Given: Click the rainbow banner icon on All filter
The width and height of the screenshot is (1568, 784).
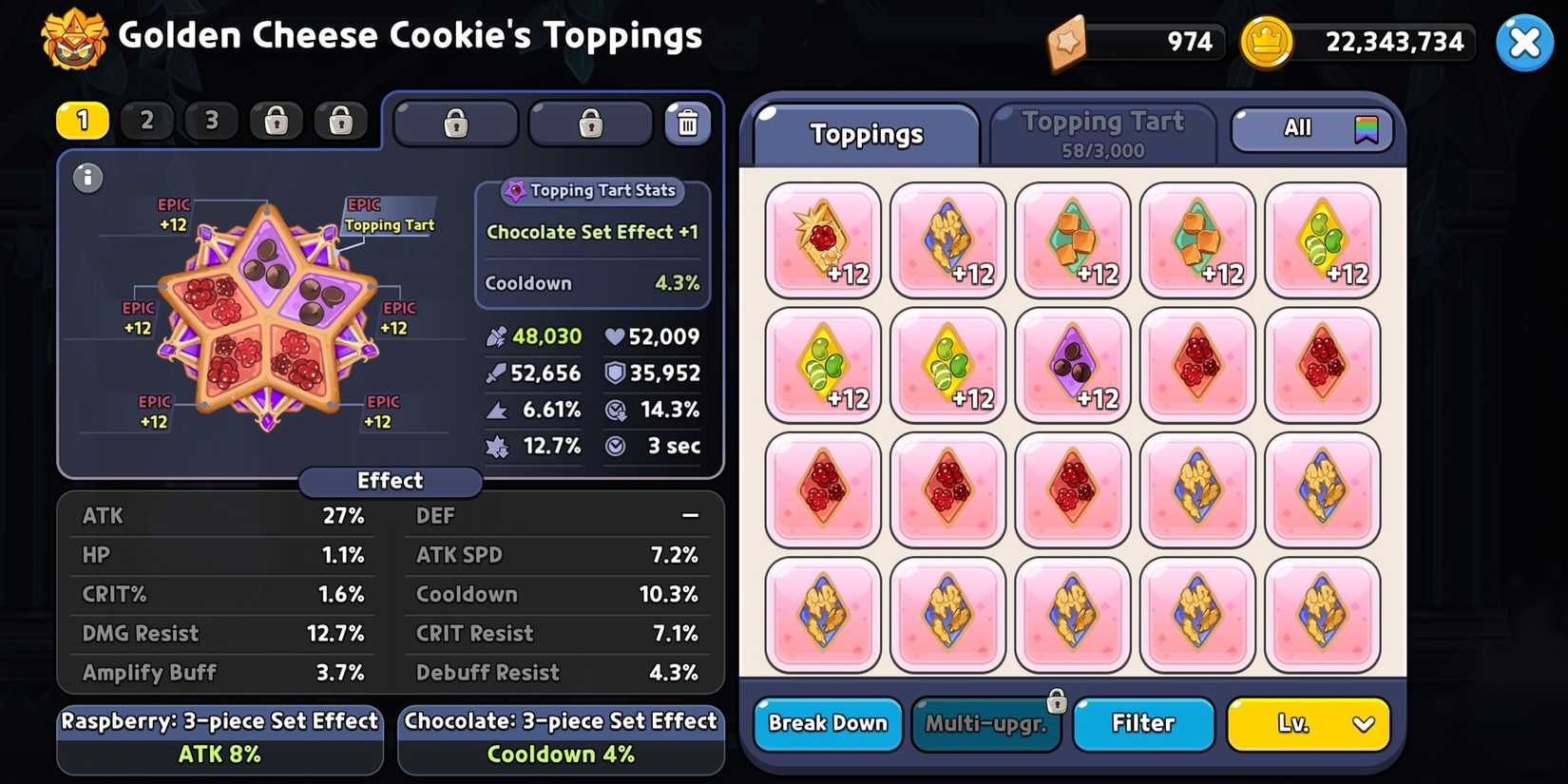Looking at the screenshot, I should pos(1366,128).
